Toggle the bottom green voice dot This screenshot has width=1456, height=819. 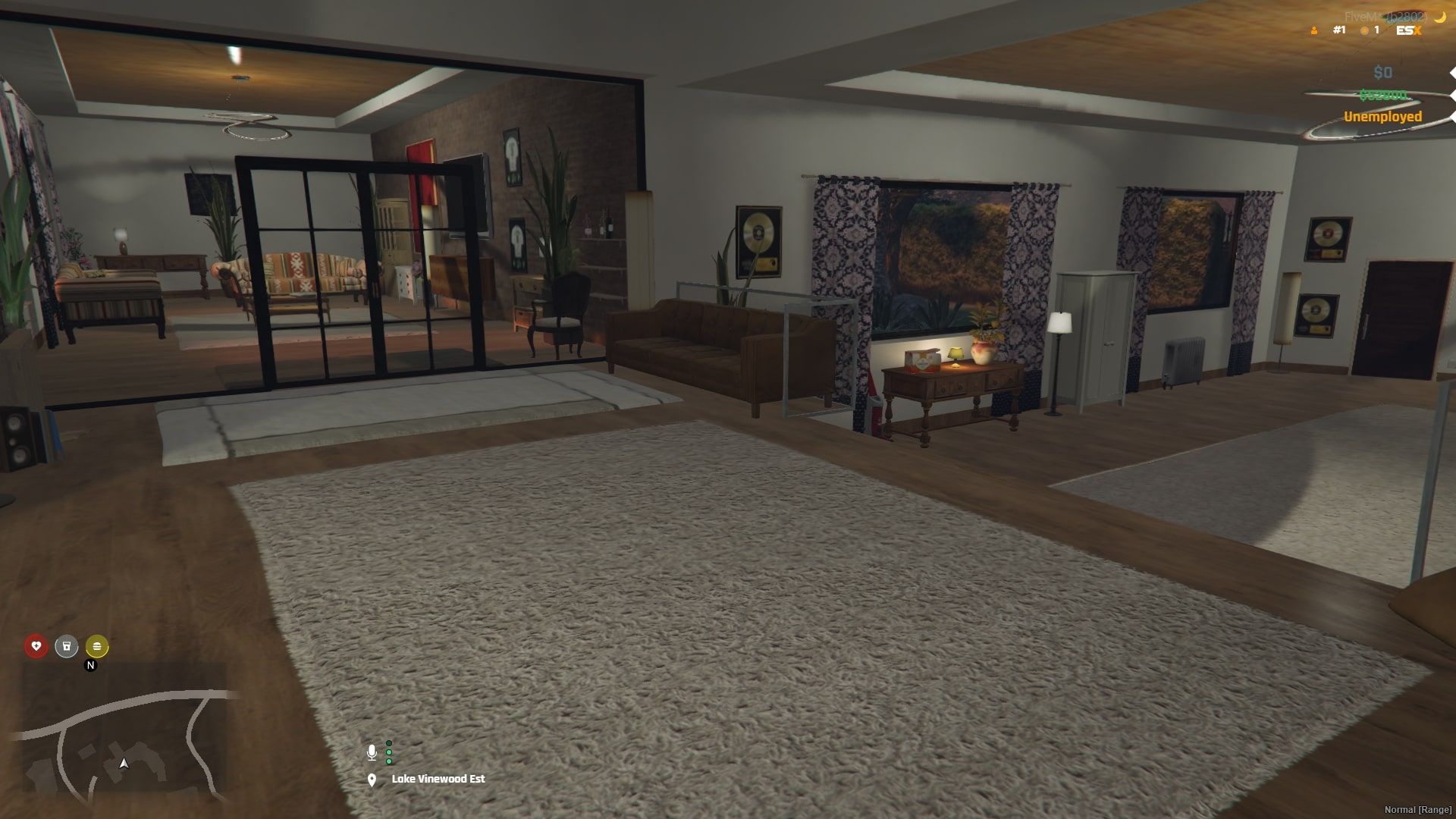pyautogui.click(x=388, y=761)
